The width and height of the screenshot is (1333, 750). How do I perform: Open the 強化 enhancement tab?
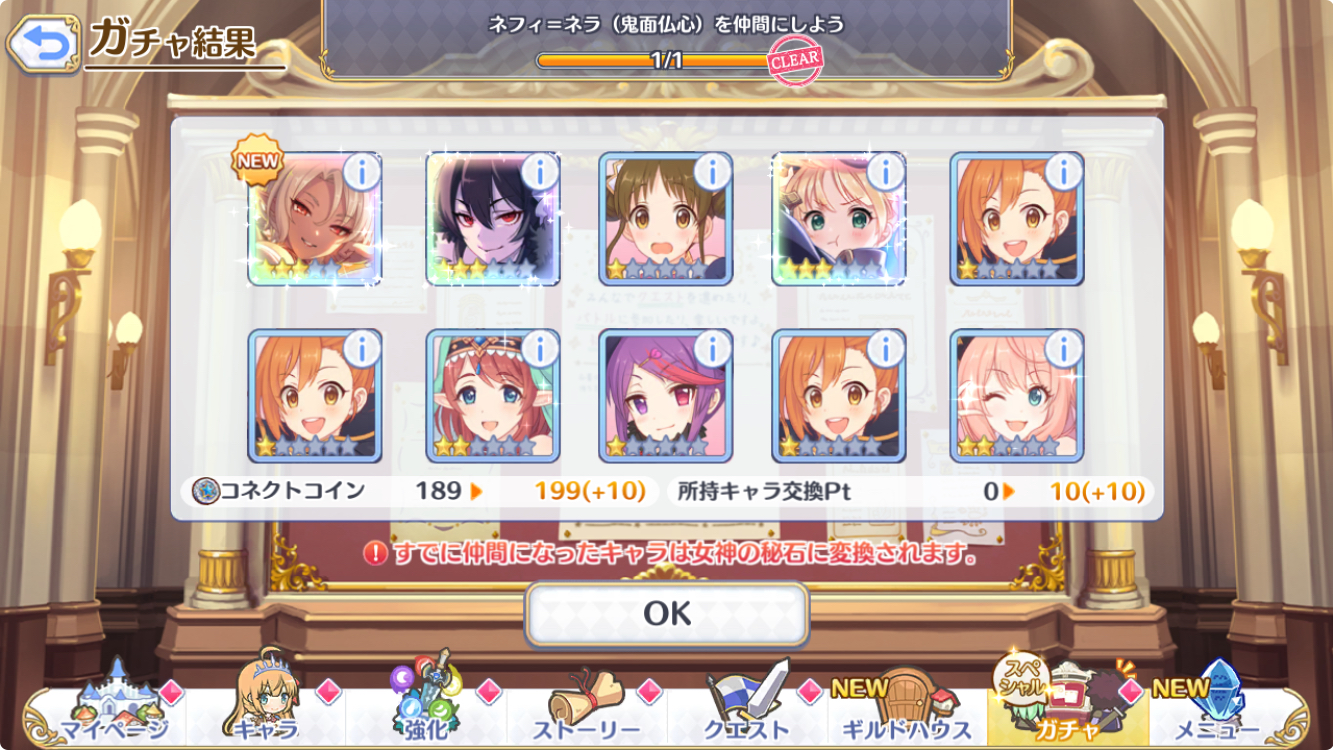point(427,705)
